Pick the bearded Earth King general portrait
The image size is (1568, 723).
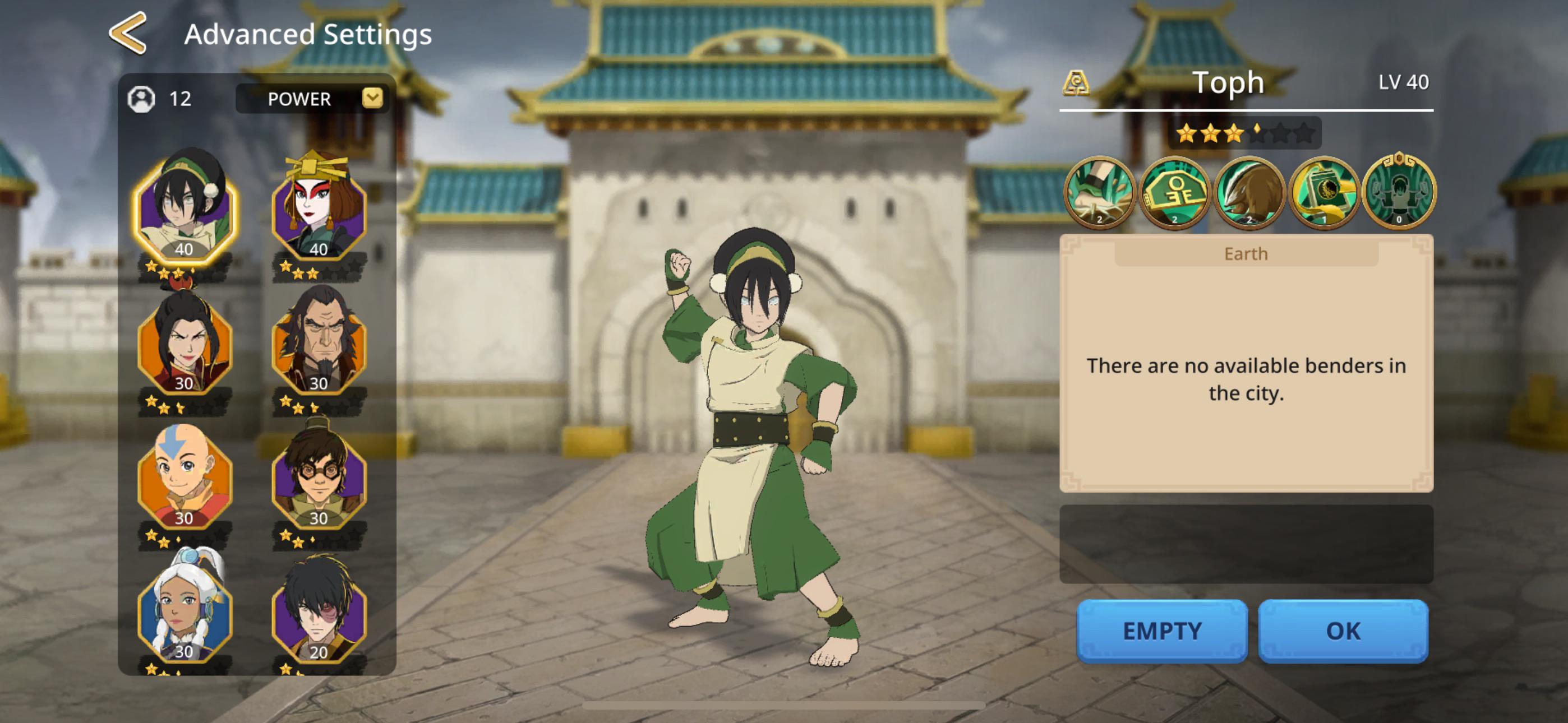pos(319,344)
